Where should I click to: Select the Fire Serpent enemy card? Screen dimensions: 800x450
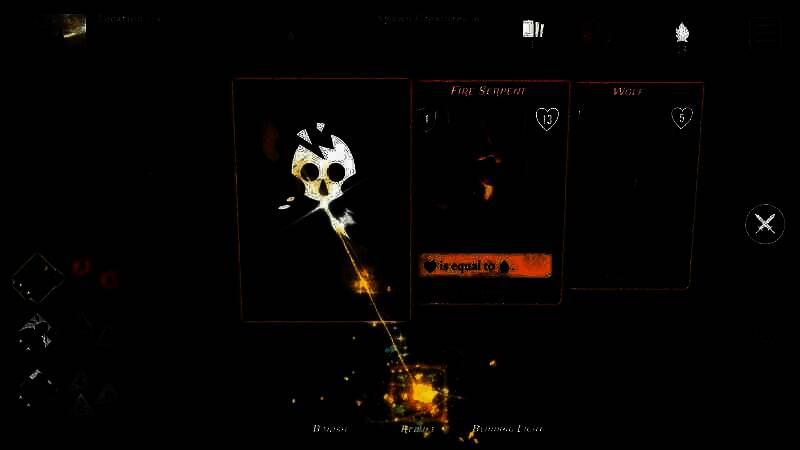(x=490, y=190)
